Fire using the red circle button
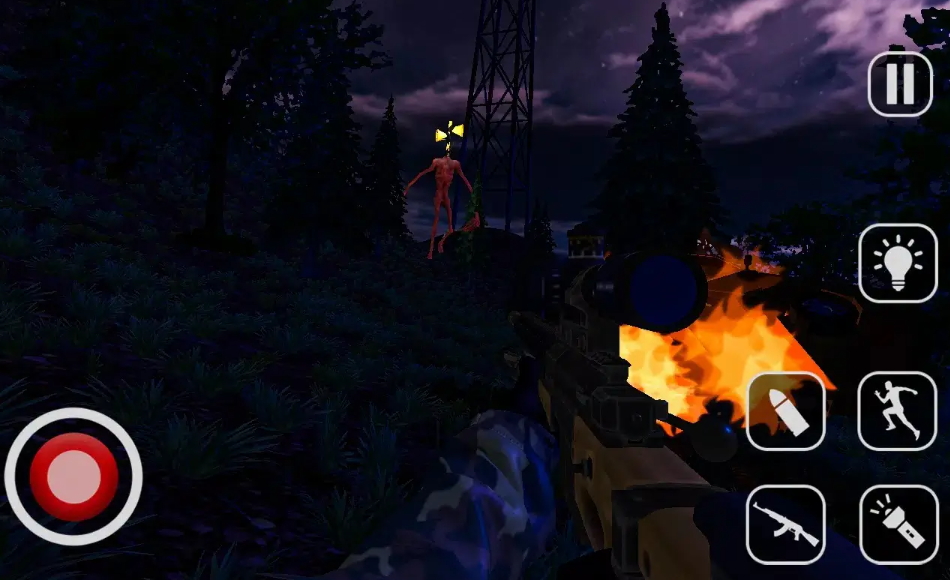Viewport: 950px width, 580px height. [x=74, y=476]
